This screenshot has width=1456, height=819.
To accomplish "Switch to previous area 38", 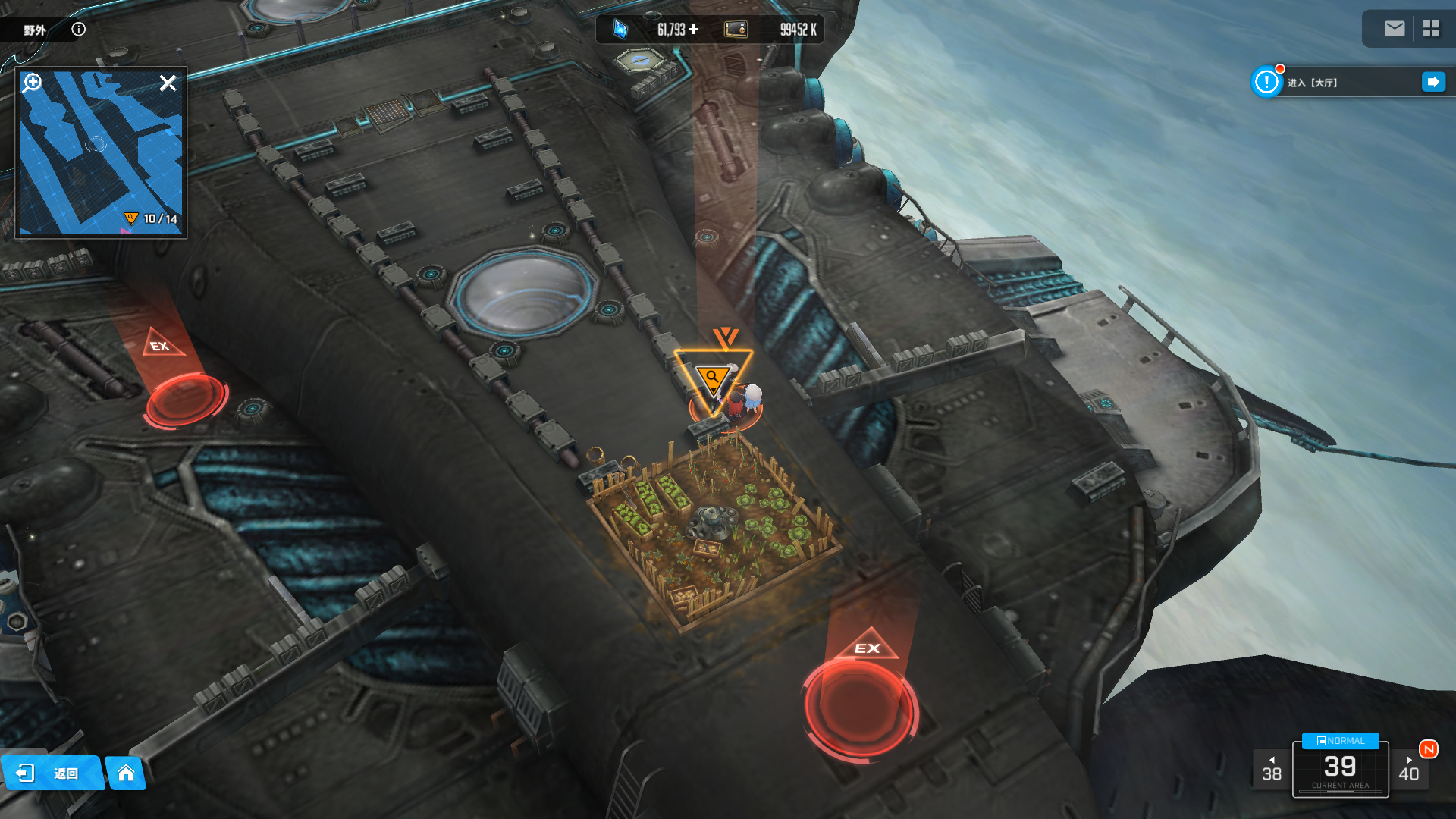I will (1272, 770).
